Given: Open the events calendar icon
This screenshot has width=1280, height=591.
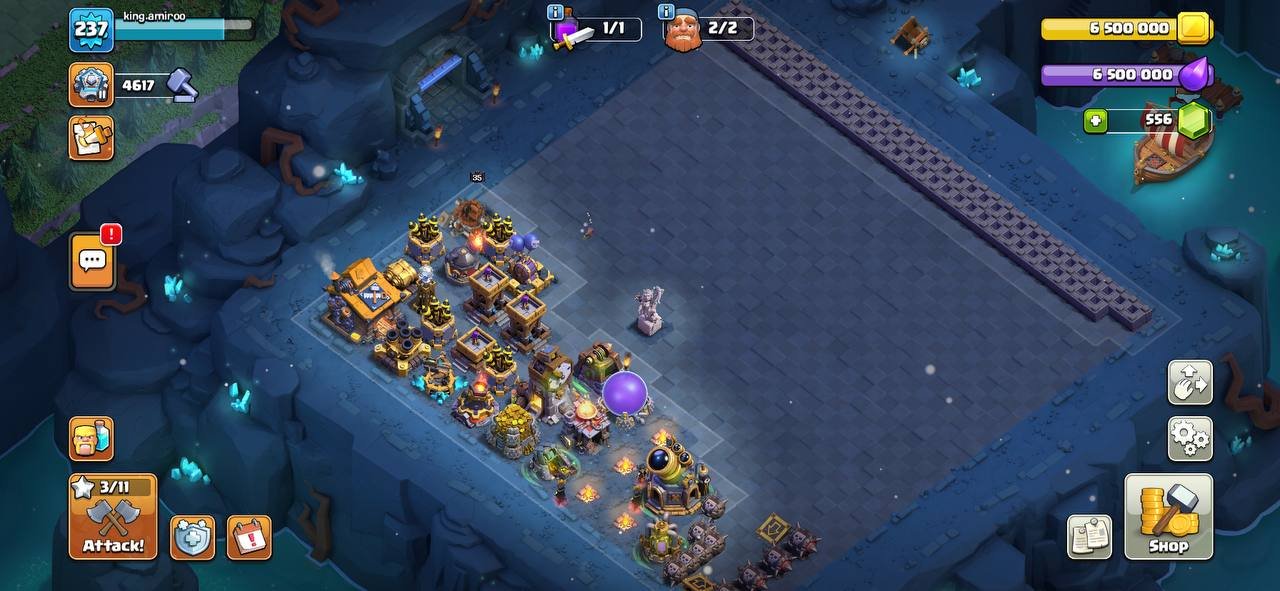Looking at the screenshot, I should pyautogui.click(x=249, y=538).
